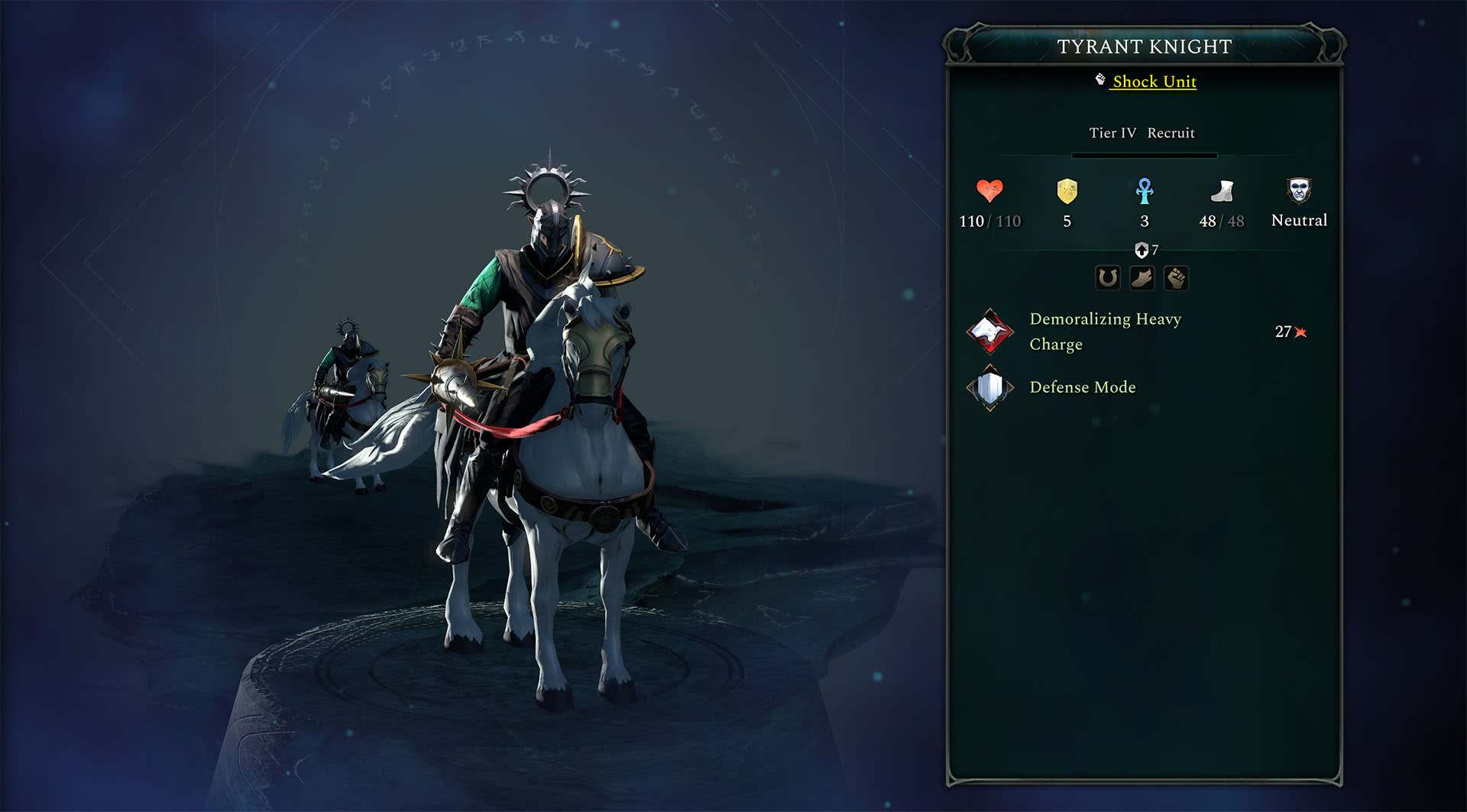Select the Defense Mode ability
This screenshot has height=812, width=1467.
tap(1082, 387)
